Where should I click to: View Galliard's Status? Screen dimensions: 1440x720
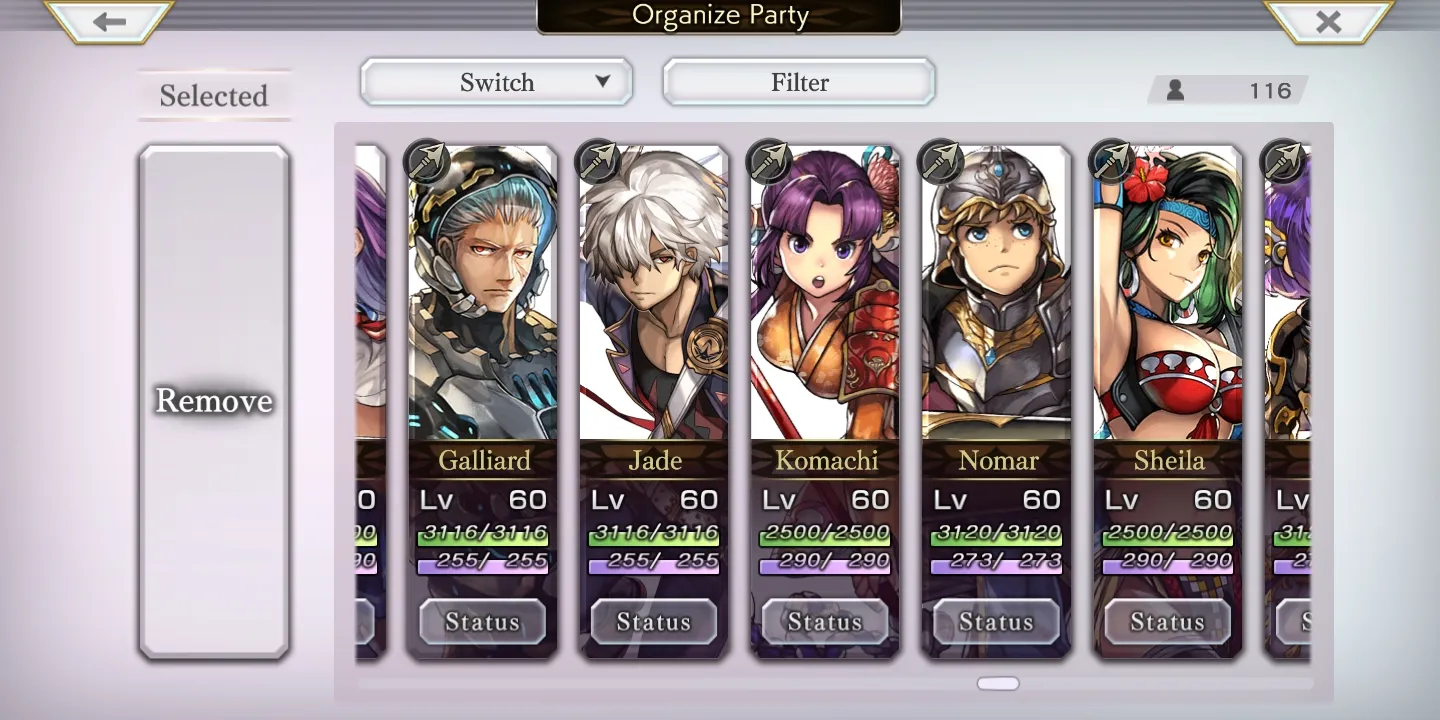tap(482, 622)
